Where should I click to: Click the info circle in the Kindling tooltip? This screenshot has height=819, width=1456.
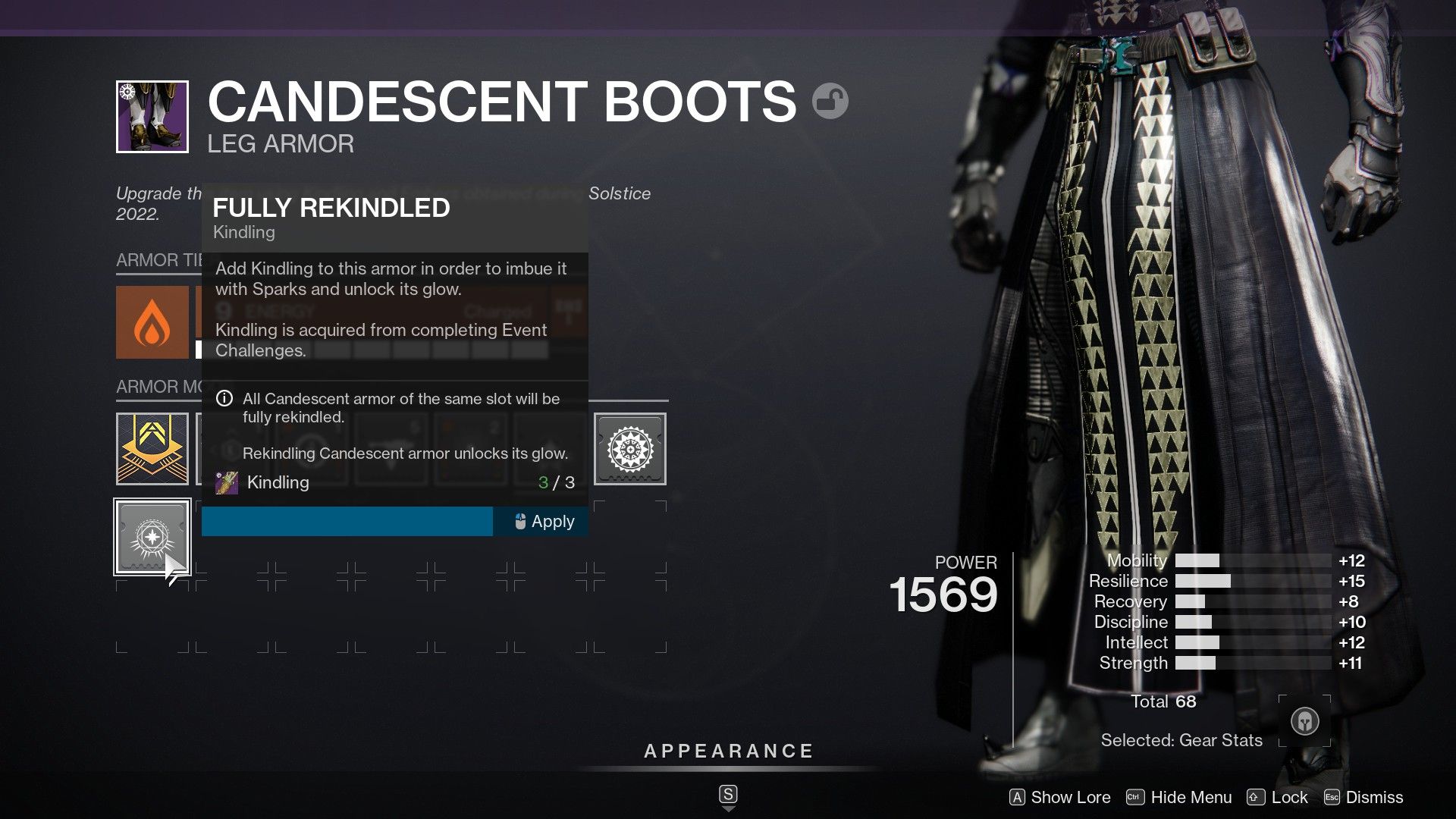(224, 399)
